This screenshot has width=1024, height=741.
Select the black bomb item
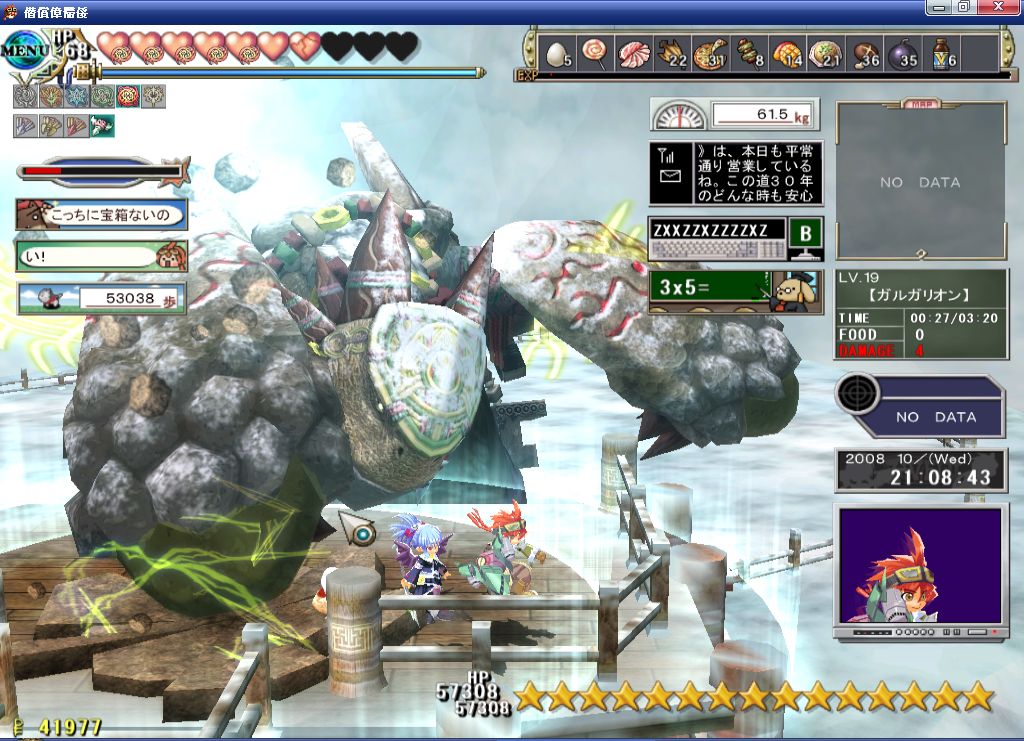tap(903, 54)
